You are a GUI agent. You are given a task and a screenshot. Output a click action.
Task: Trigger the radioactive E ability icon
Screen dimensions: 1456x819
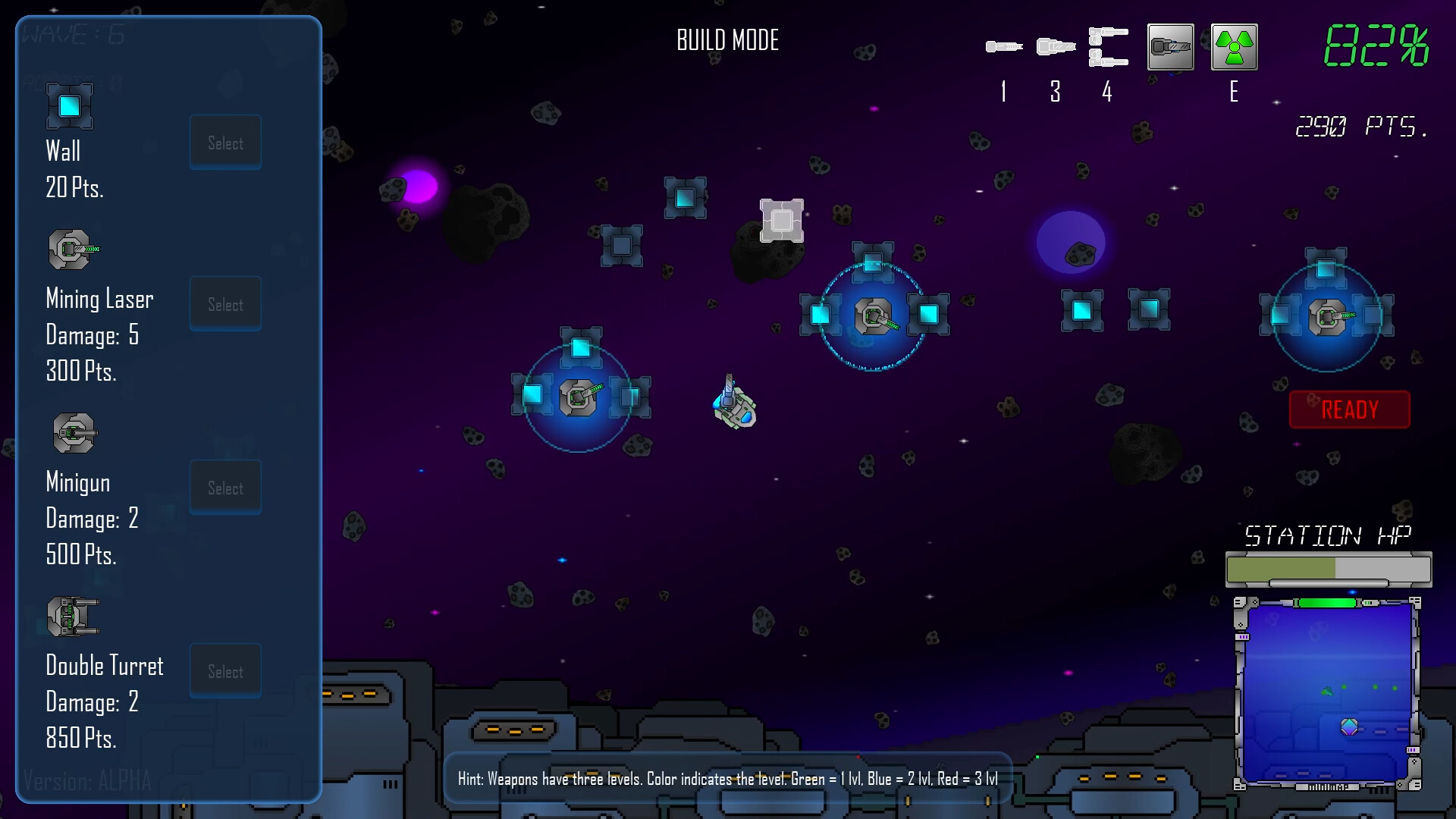(1234, 46)
